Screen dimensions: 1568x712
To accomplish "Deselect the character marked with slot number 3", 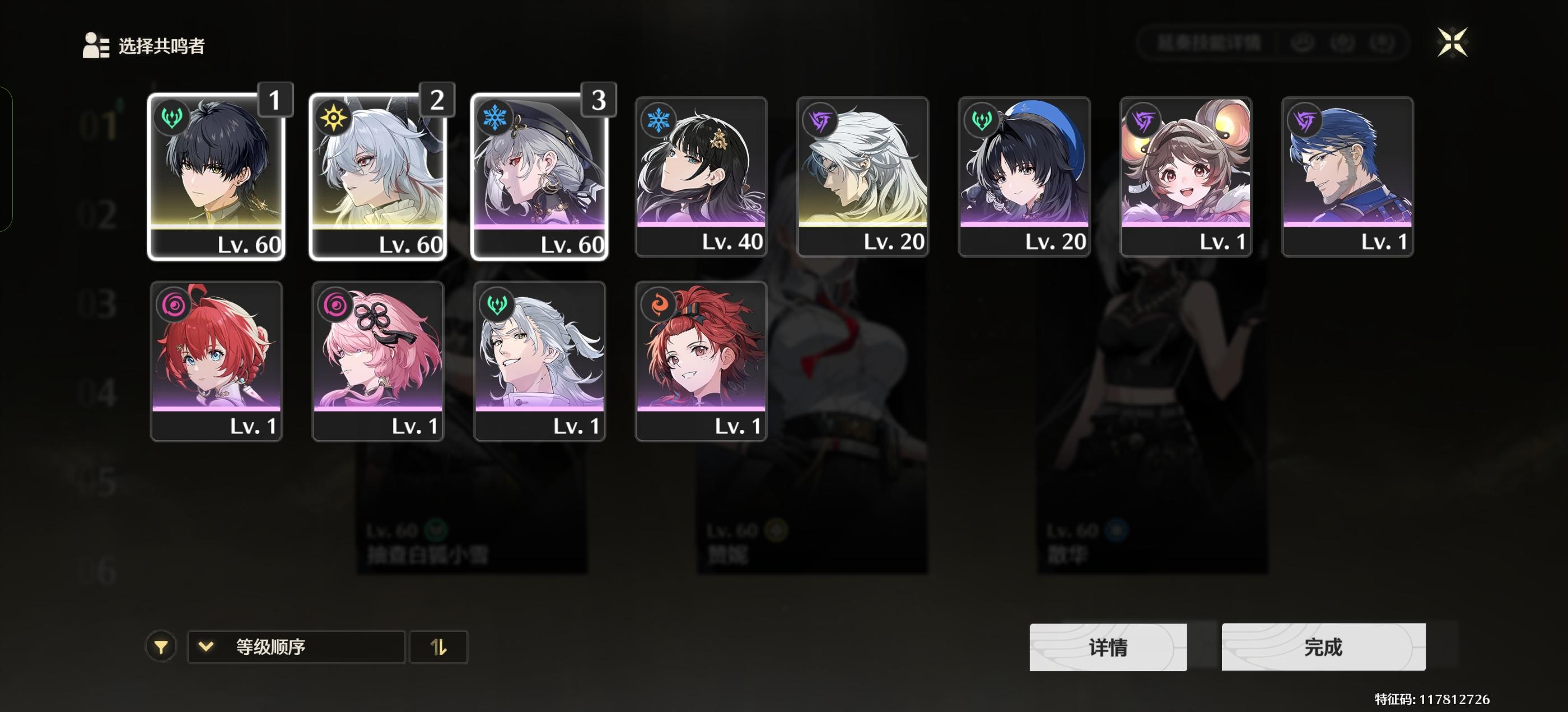I will point(539,176).
